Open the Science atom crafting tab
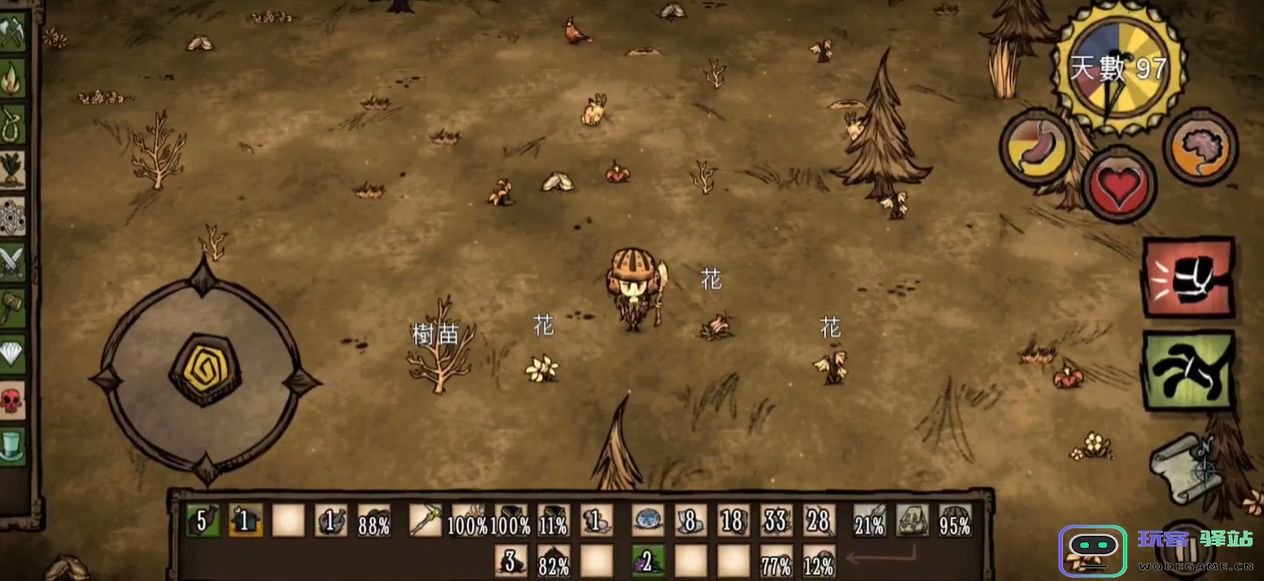The width and height of the screenshot is (1264, 581). tap(13, 215)
